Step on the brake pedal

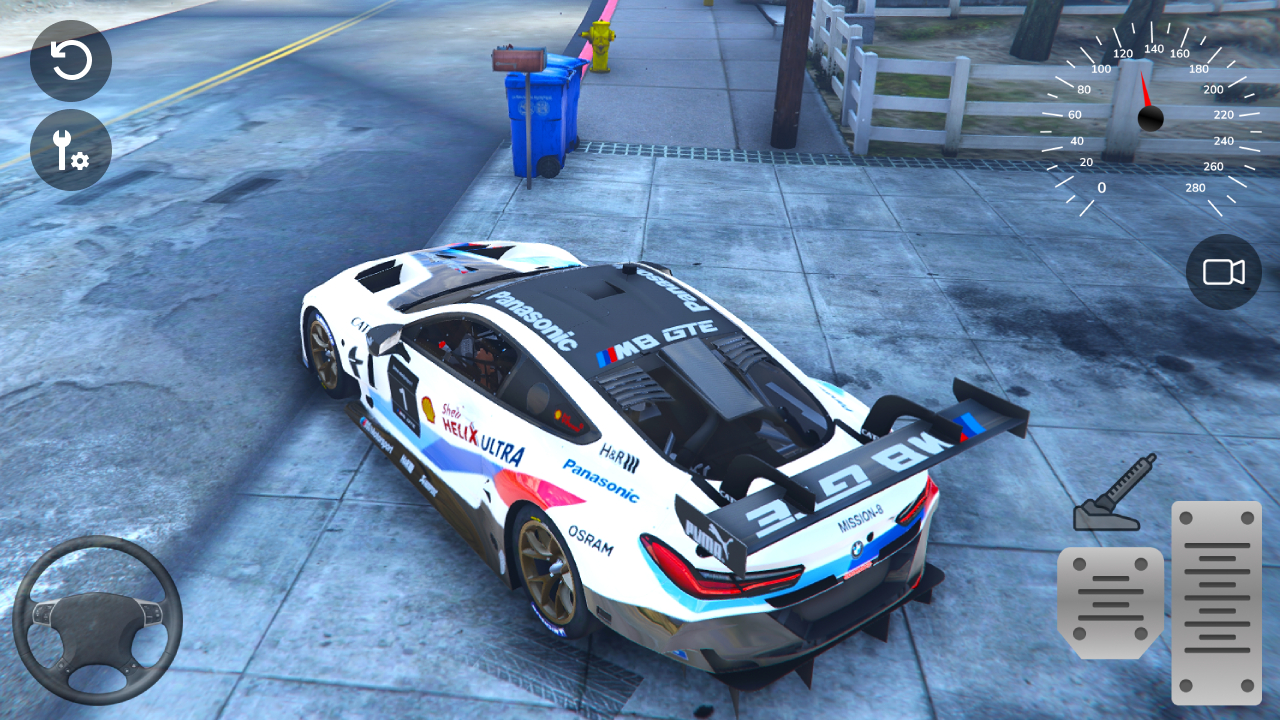1110,602
